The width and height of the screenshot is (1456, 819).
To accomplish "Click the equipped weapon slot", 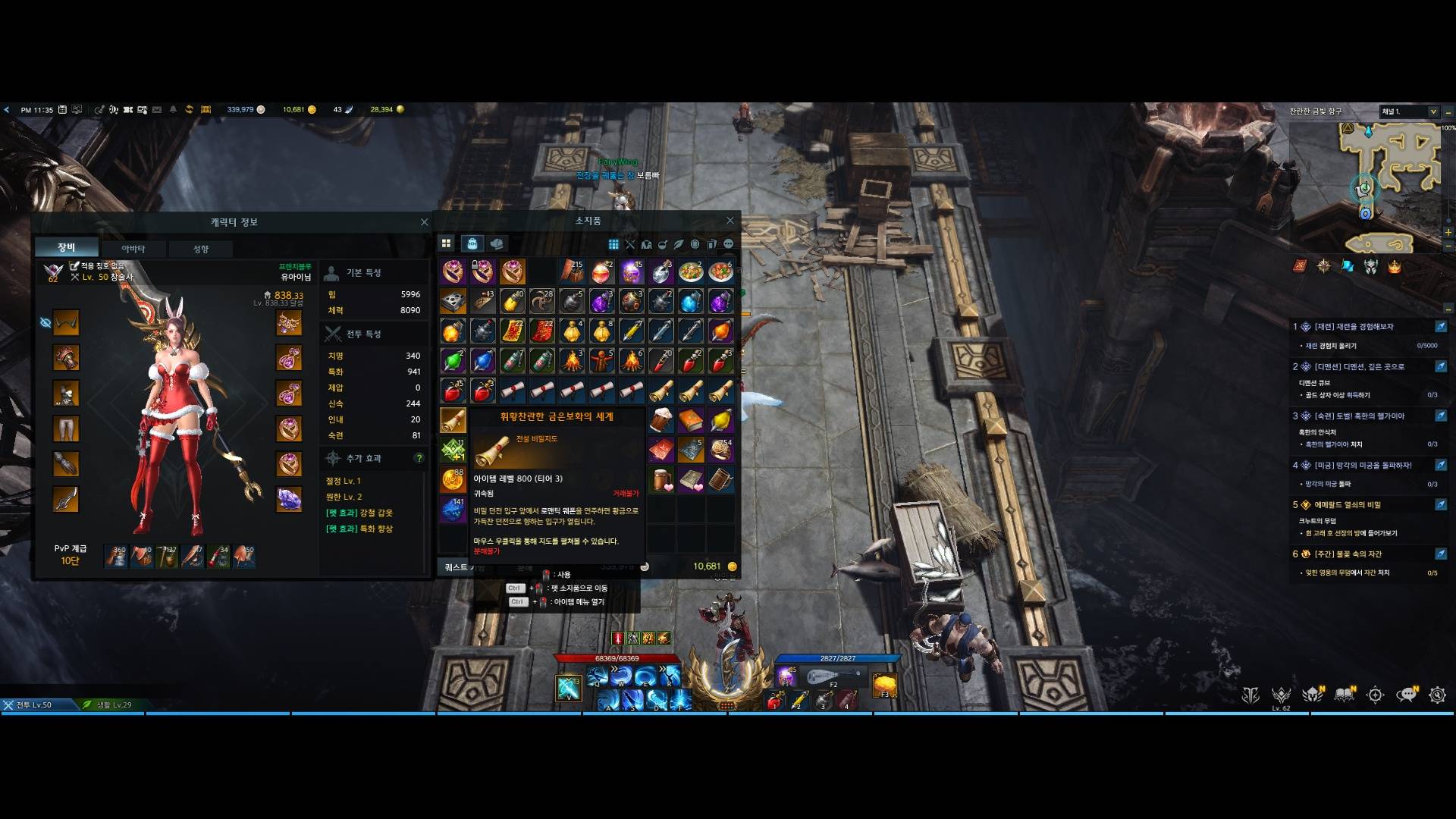I will click(66, 499).
